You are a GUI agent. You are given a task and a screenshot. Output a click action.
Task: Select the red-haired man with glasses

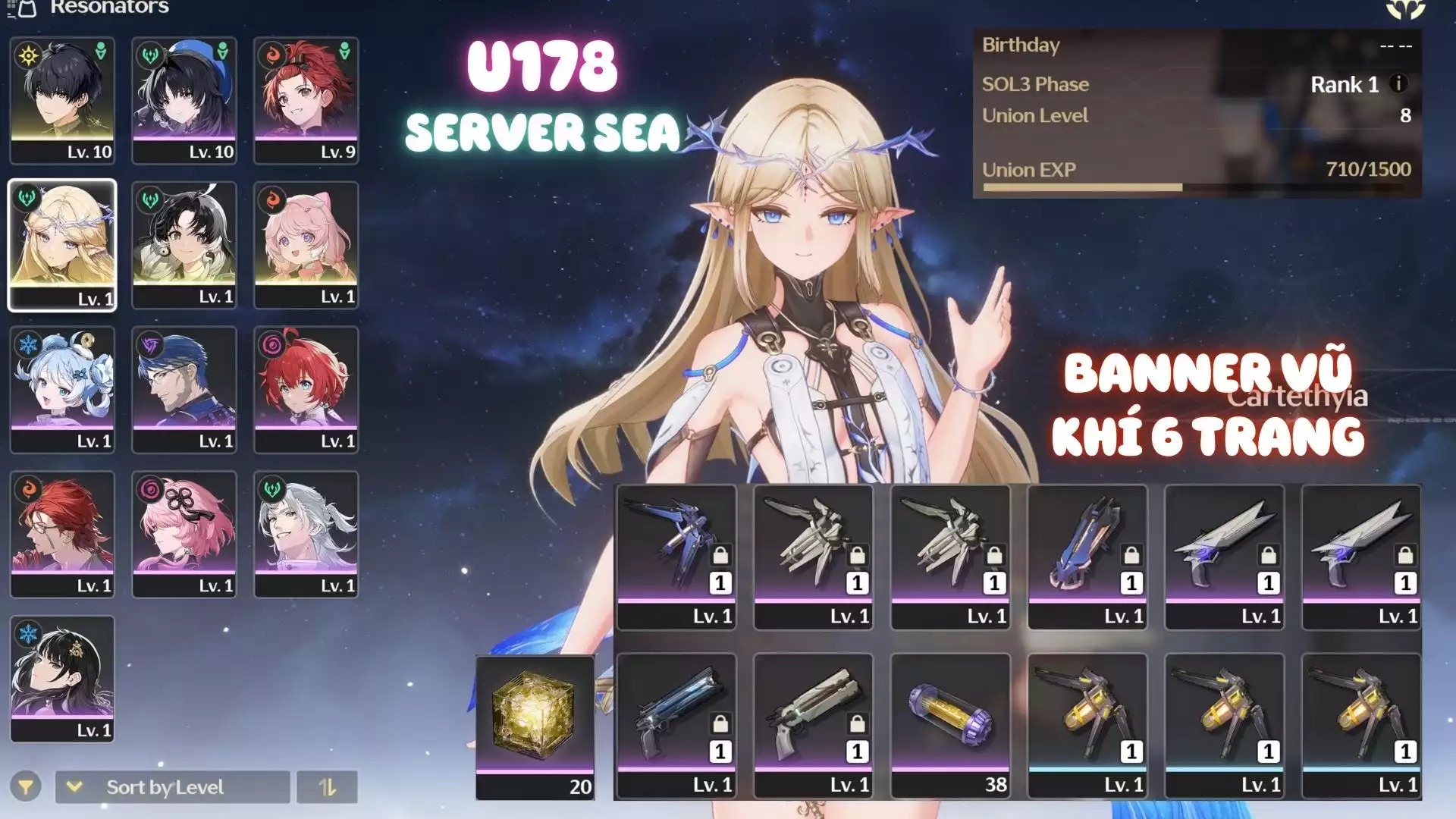pyautogui.click(x=62, y=535)
